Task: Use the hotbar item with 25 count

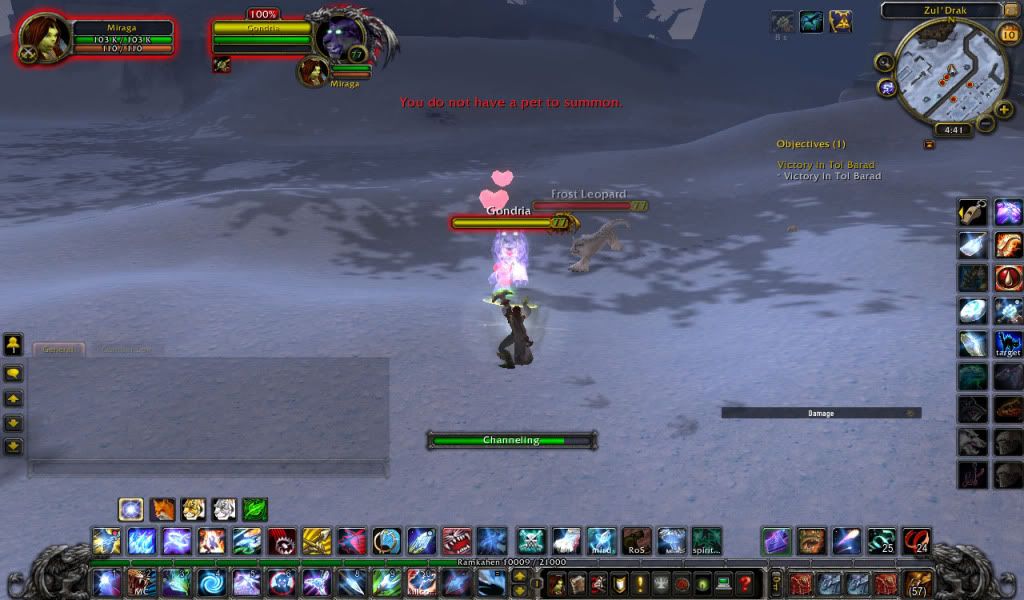Action: tap(881, 541)
